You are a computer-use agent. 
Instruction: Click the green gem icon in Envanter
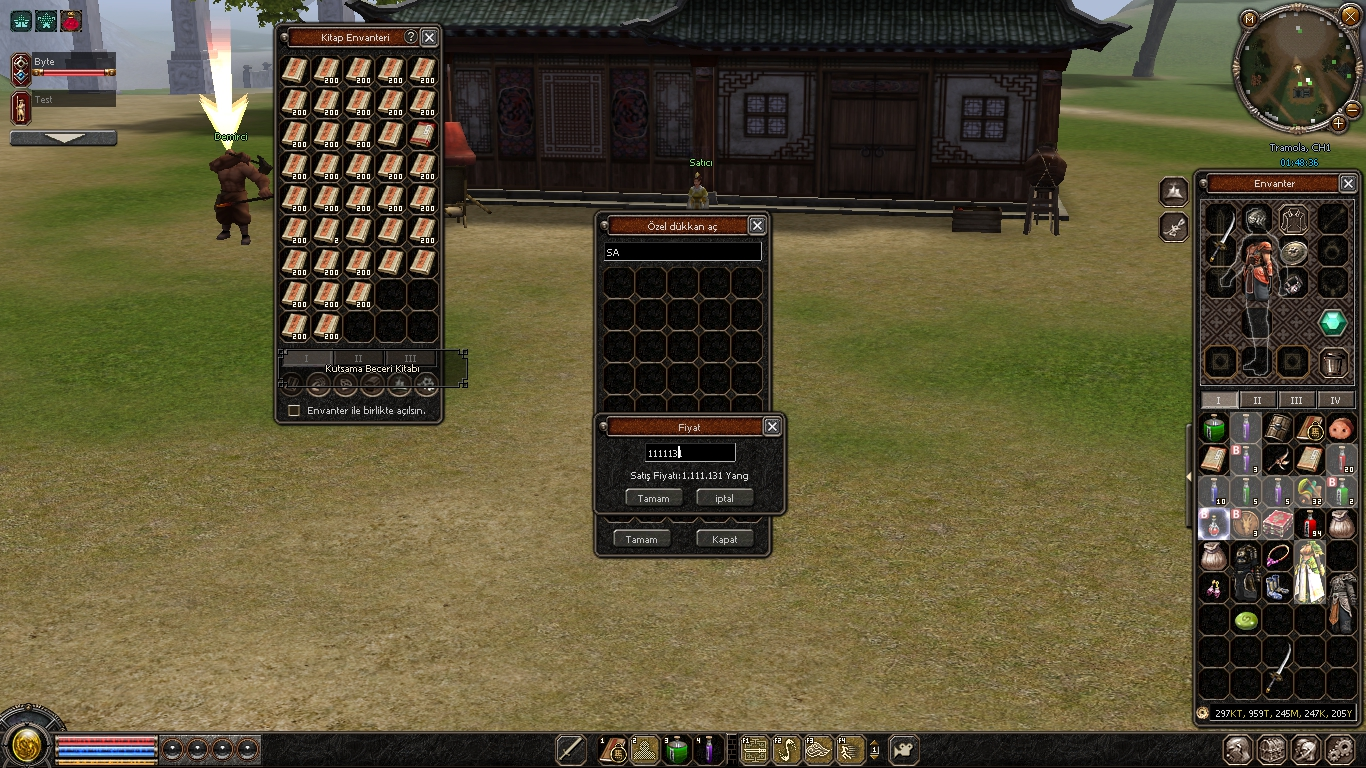pos(1332,322)
